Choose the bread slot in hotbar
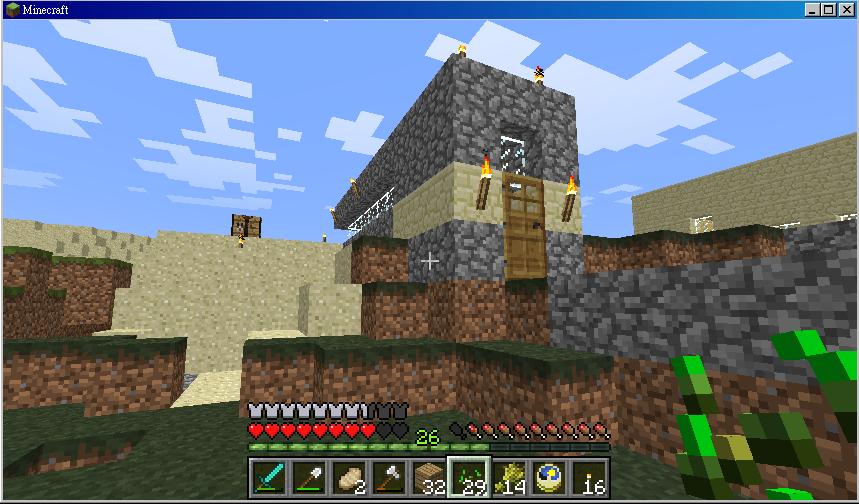Image resolution: width=859 pixels, height=504 pixels. pos(347,477)
